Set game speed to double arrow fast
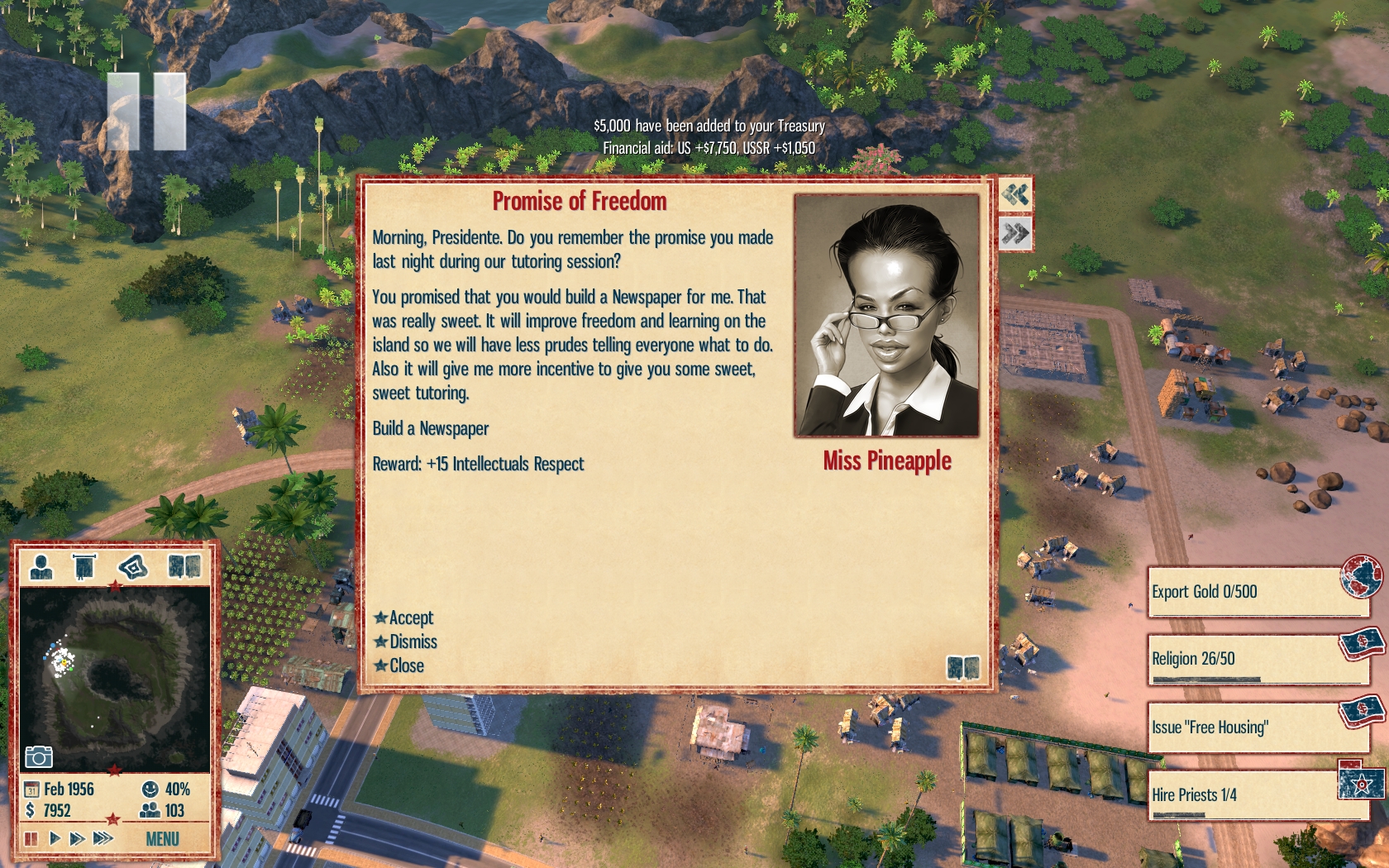 click(x=78, y=839)
